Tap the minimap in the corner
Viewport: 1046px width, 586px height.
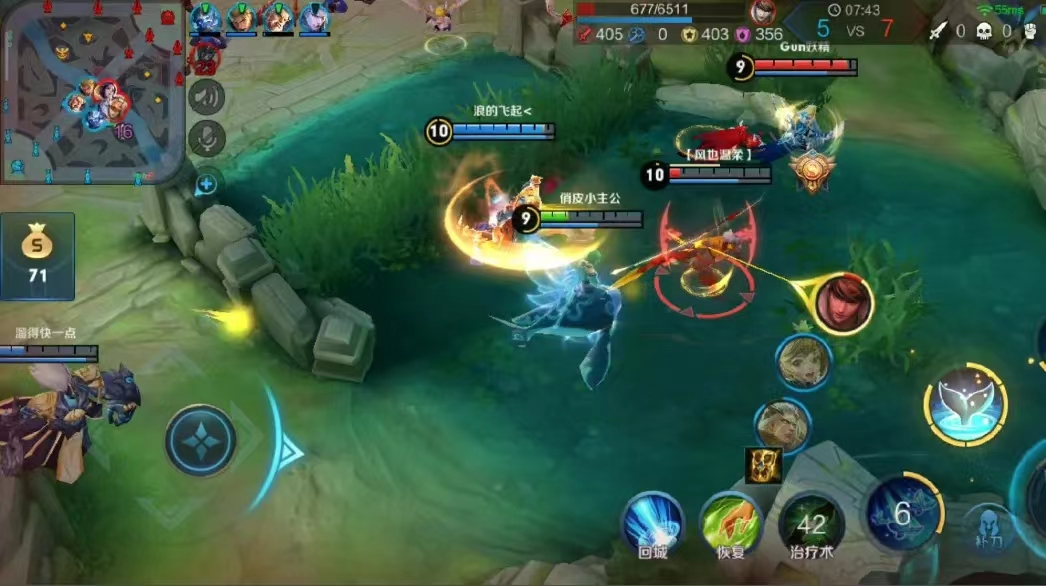pyautogui.click(x=92, y=92)
